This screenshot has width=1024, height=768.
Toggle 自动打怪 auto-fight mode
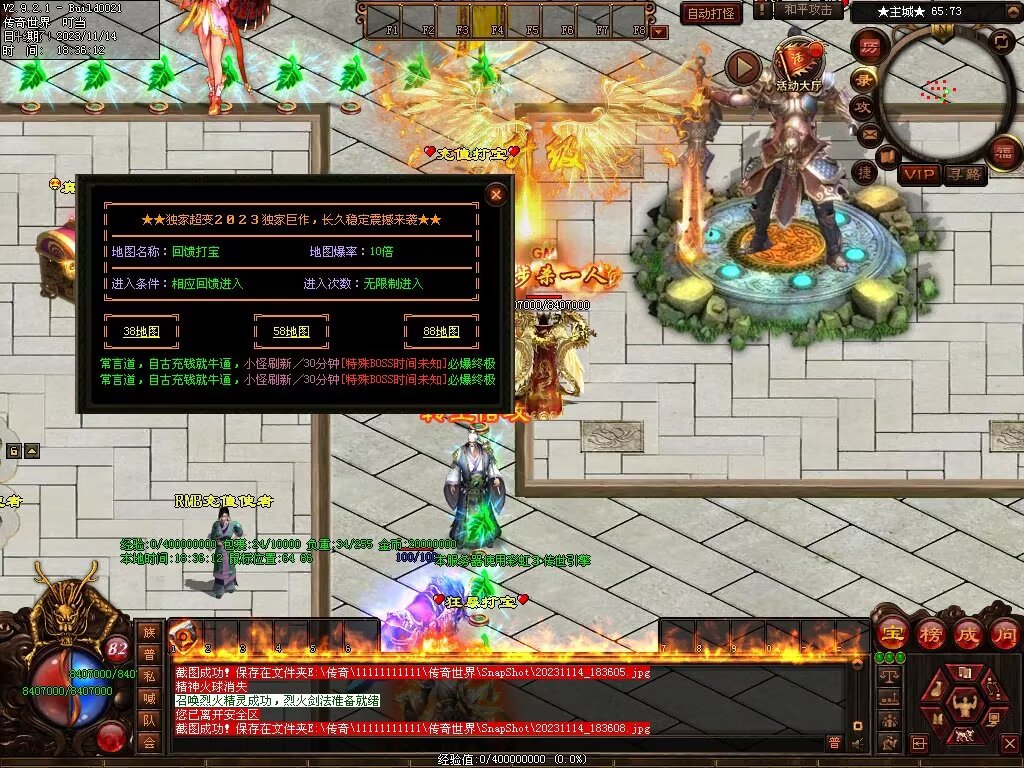click(x=711, y=13)
